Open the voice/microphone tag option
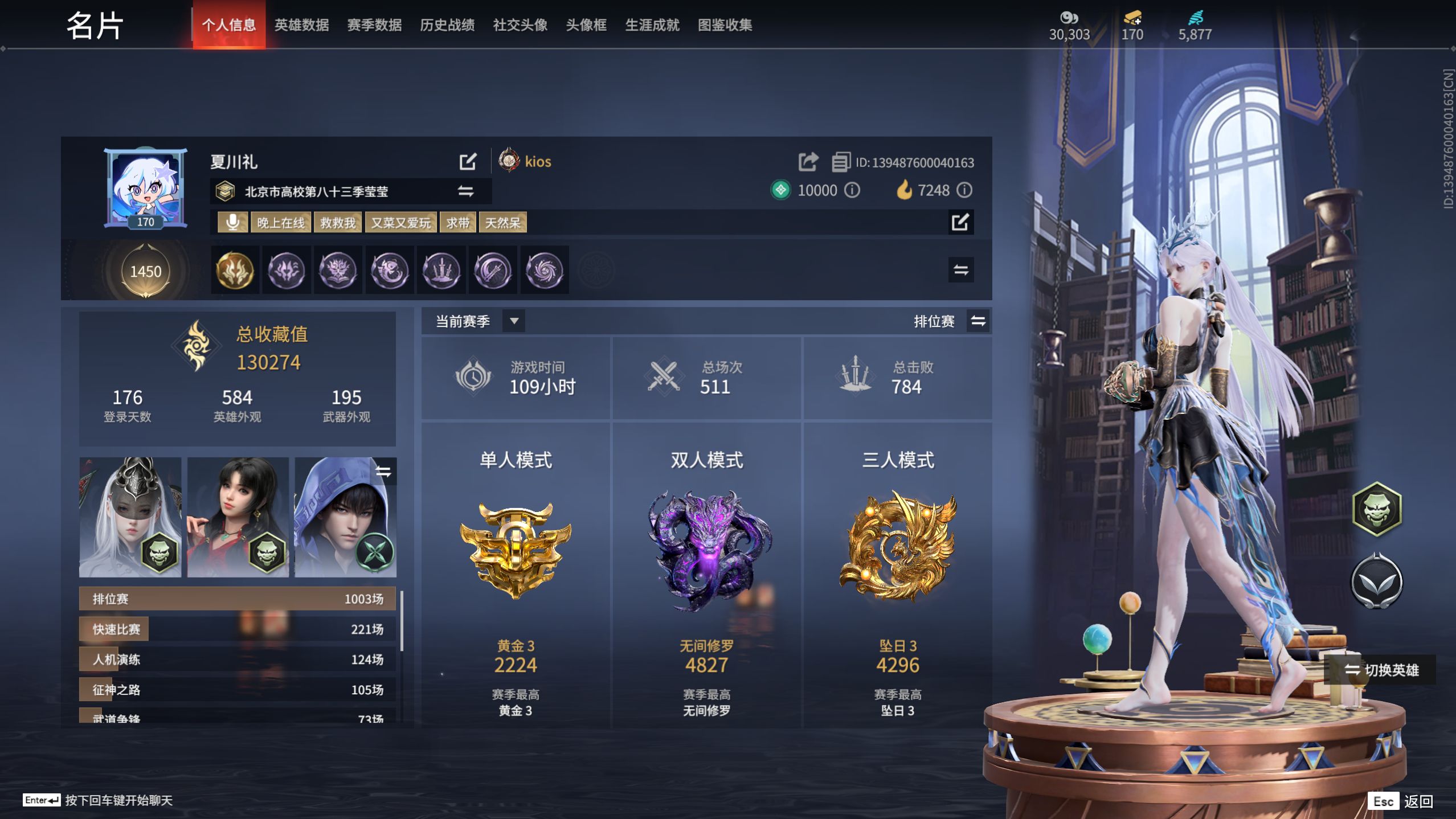 pos(234,222)
